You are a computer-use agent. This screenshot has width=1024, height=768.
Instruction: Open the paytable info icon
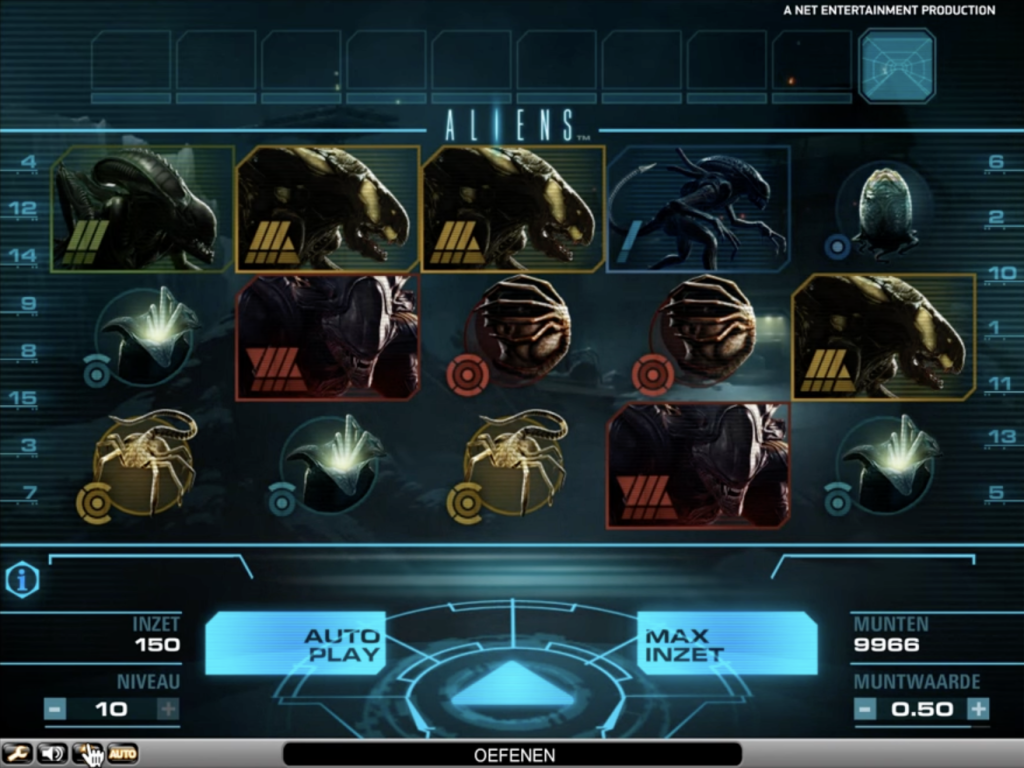(x=22, y=580)
